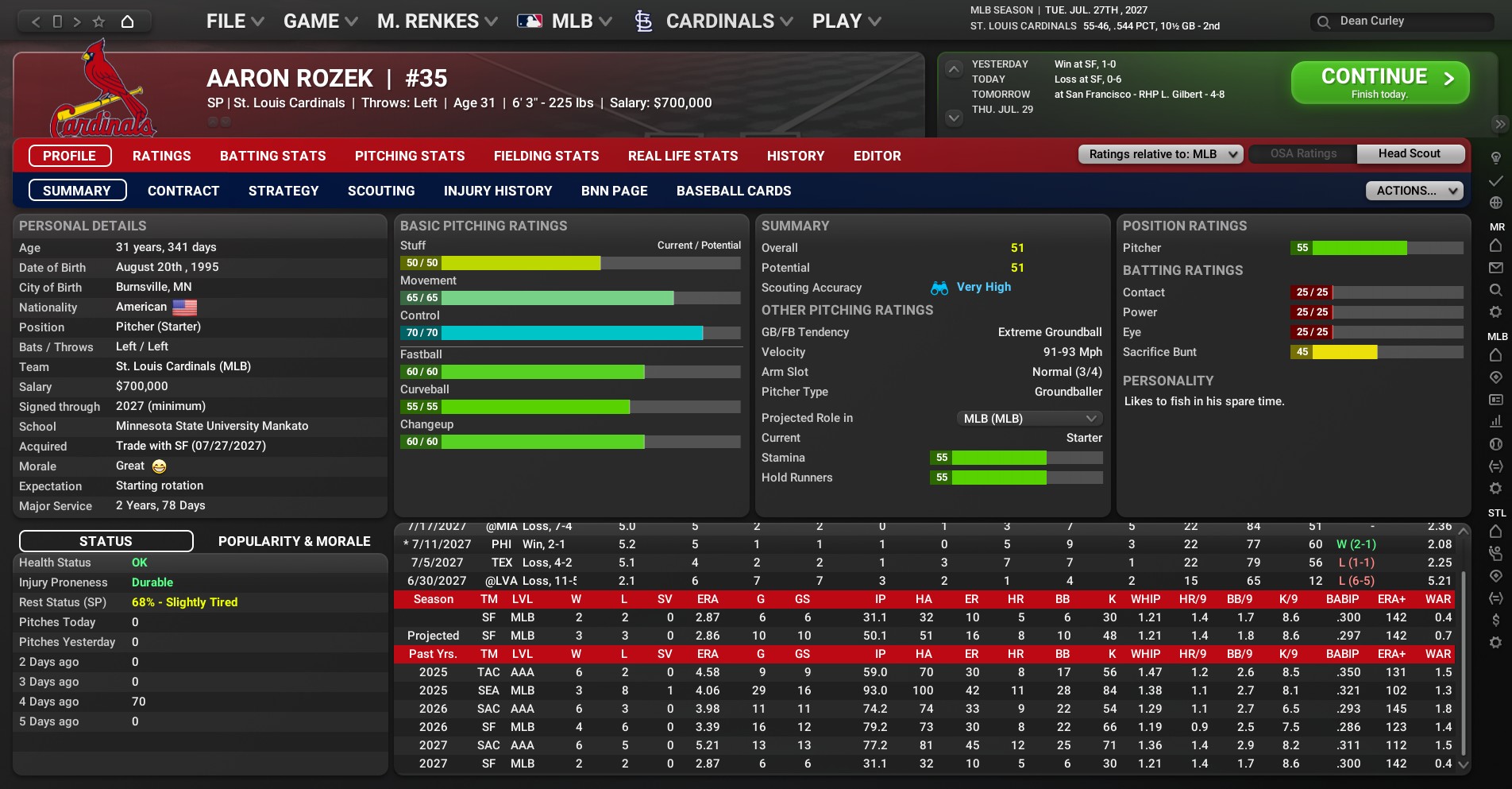Open the Fielding Stats tab
This screenshot has width=1512, height=789.
[x=546, y=156]
